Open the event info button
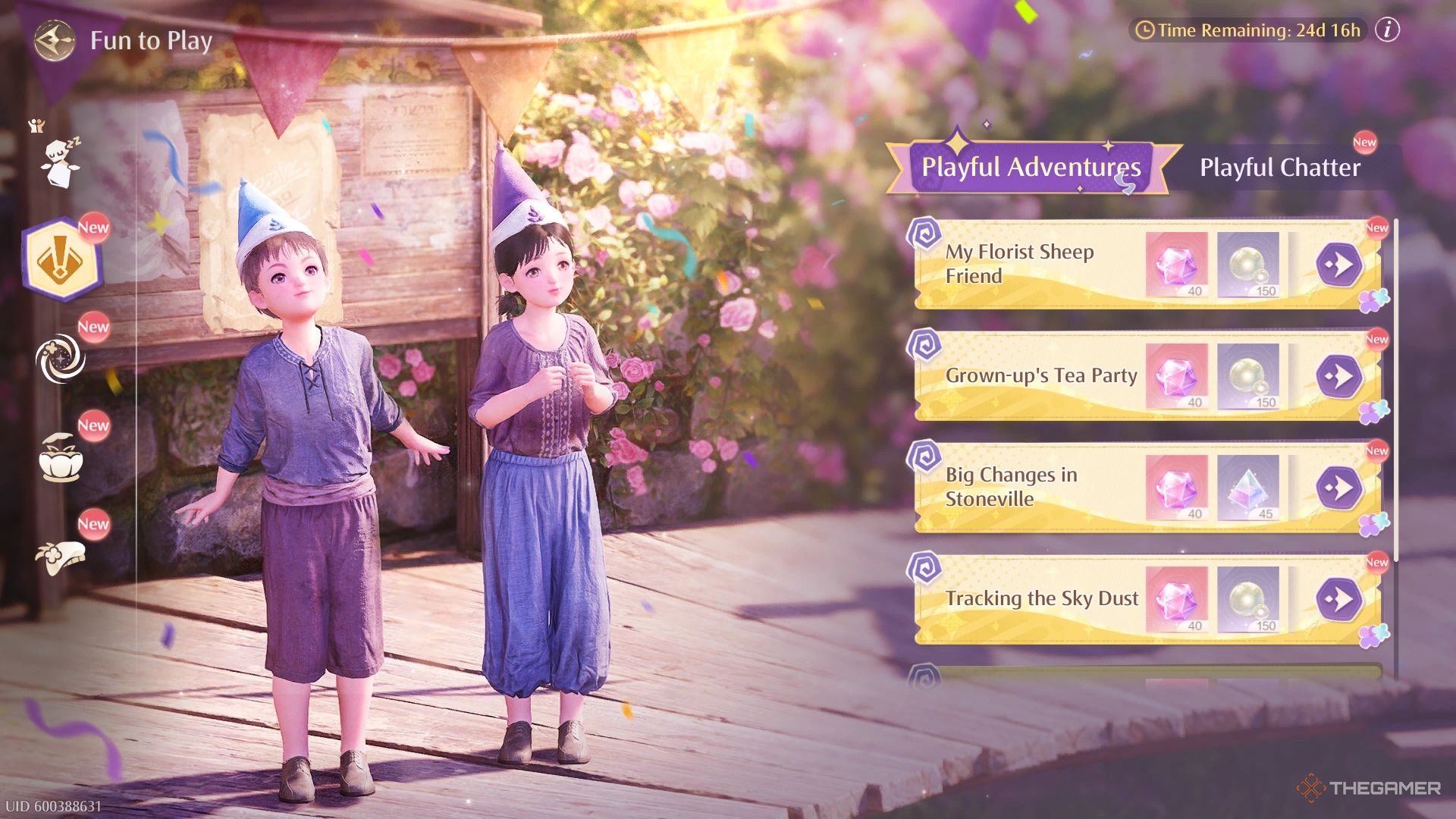 point(1387,30)
